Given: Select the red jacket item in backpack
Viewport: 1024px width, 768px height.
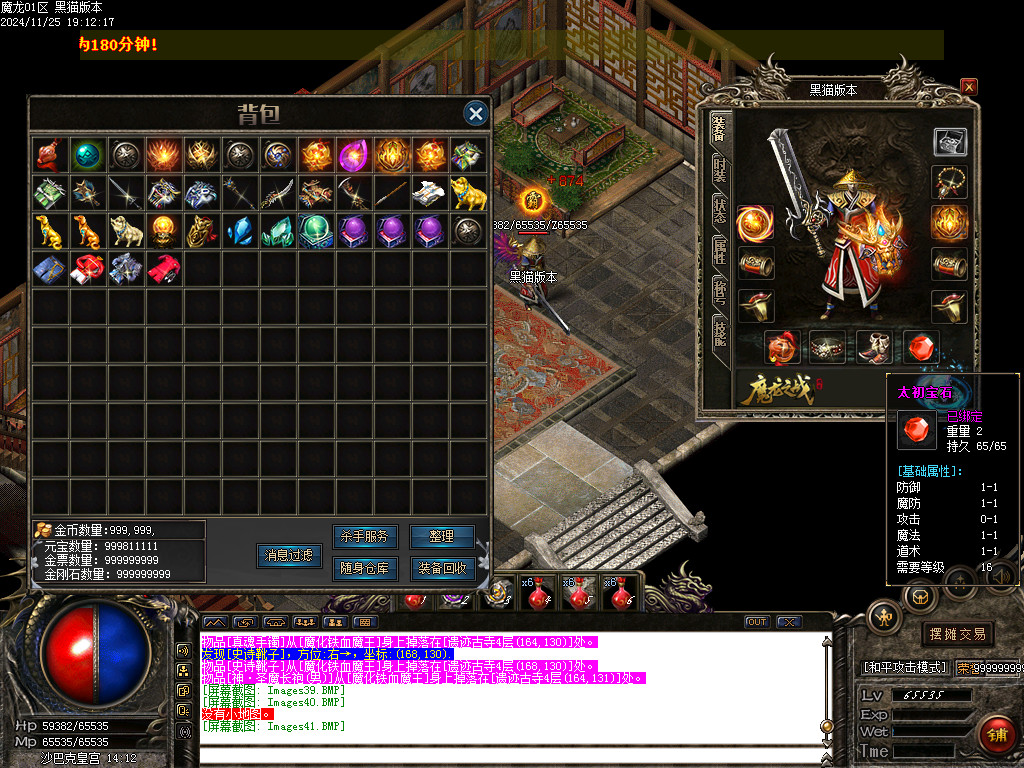Looking at the screenshot, I should point(162,268).
